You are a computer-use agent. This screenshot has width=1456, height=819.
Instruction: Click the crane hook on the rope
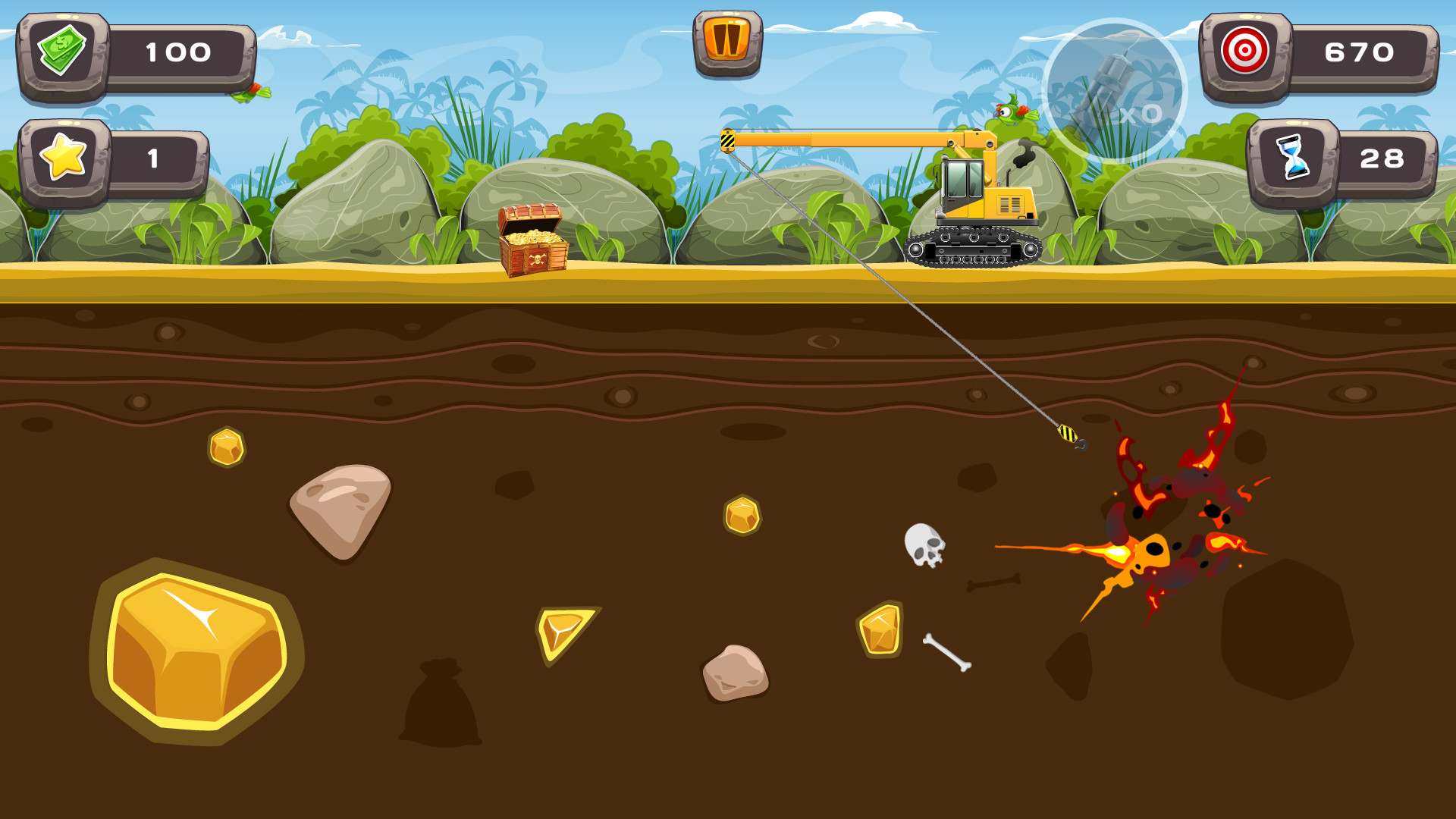point(1069,435)
